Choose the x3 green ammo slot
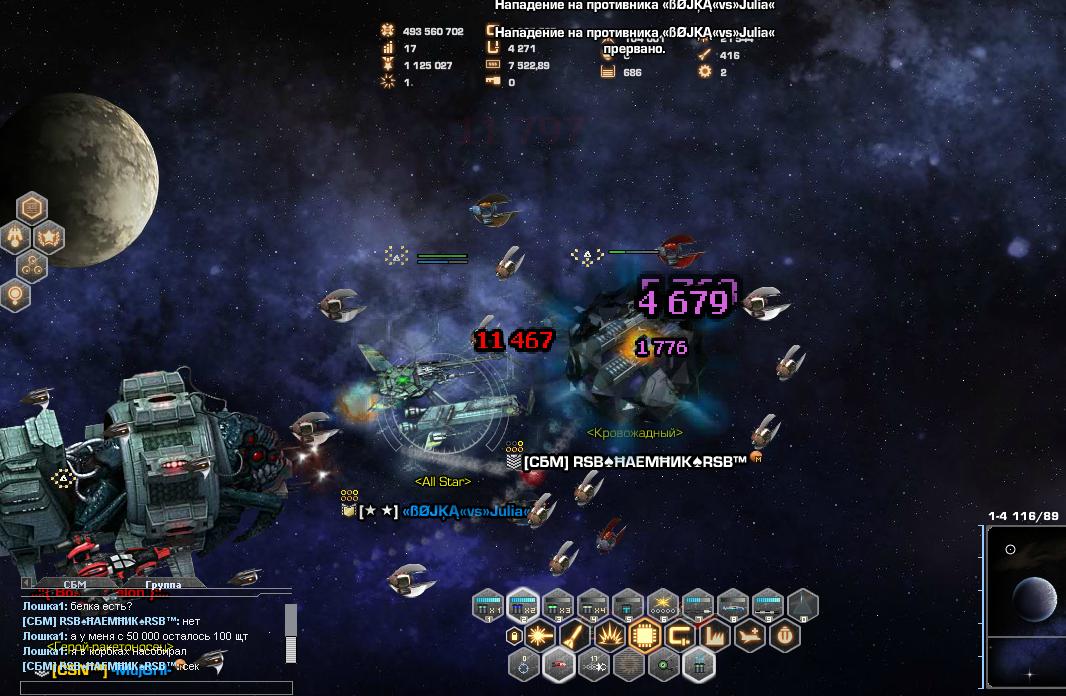Viewport: 1066px width, 696px height. (x=558, y=605)
